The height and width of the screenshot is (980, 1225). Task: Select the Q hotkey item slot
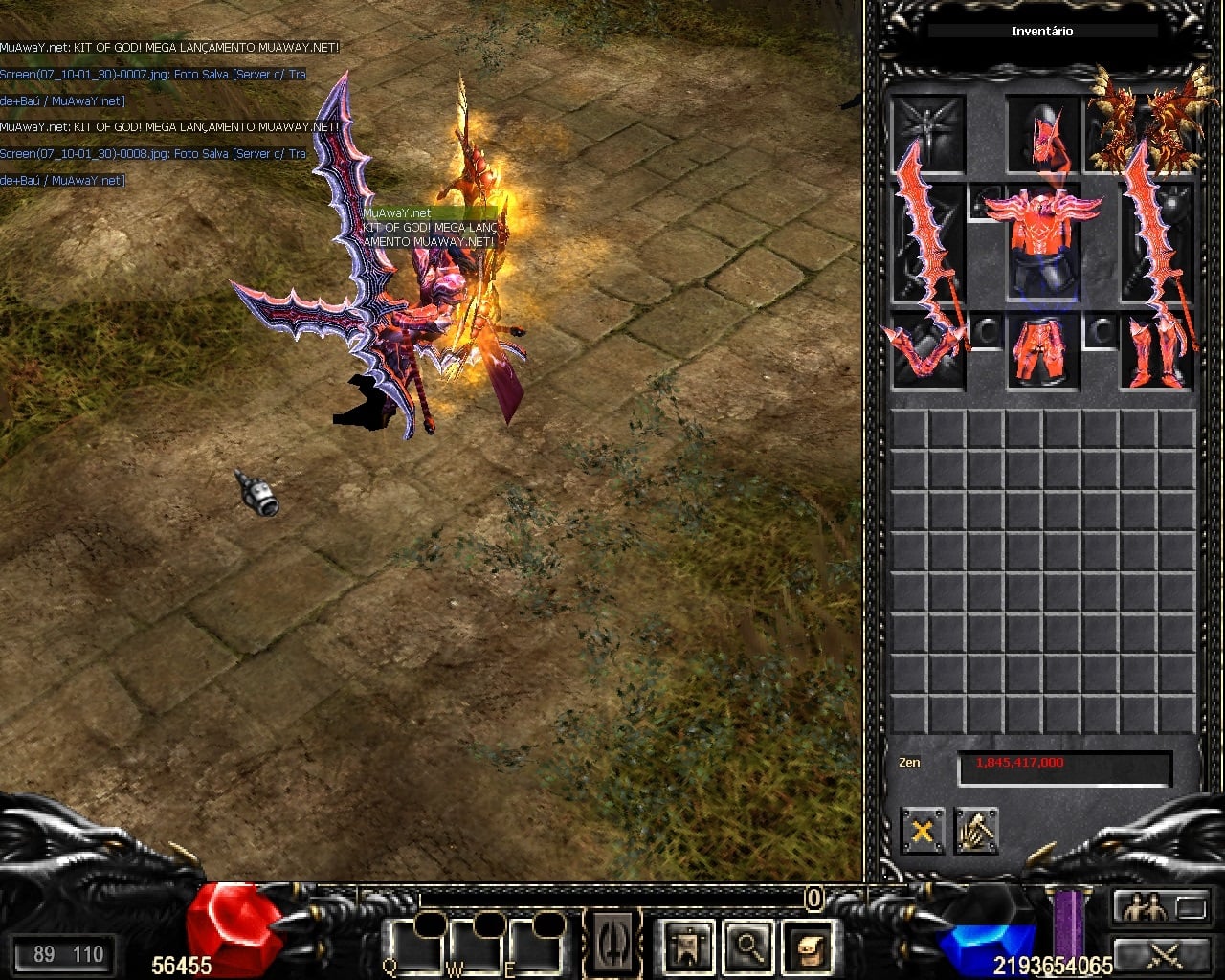tap(411, 946)
